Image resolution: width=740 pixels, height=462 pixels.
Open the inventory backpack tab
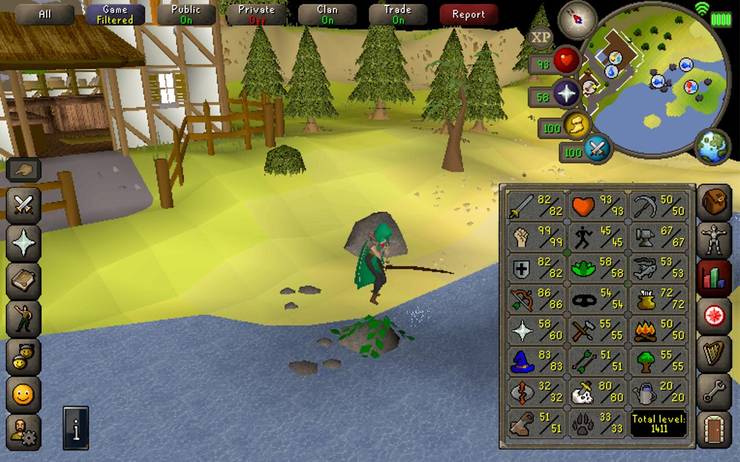point(713,202)
